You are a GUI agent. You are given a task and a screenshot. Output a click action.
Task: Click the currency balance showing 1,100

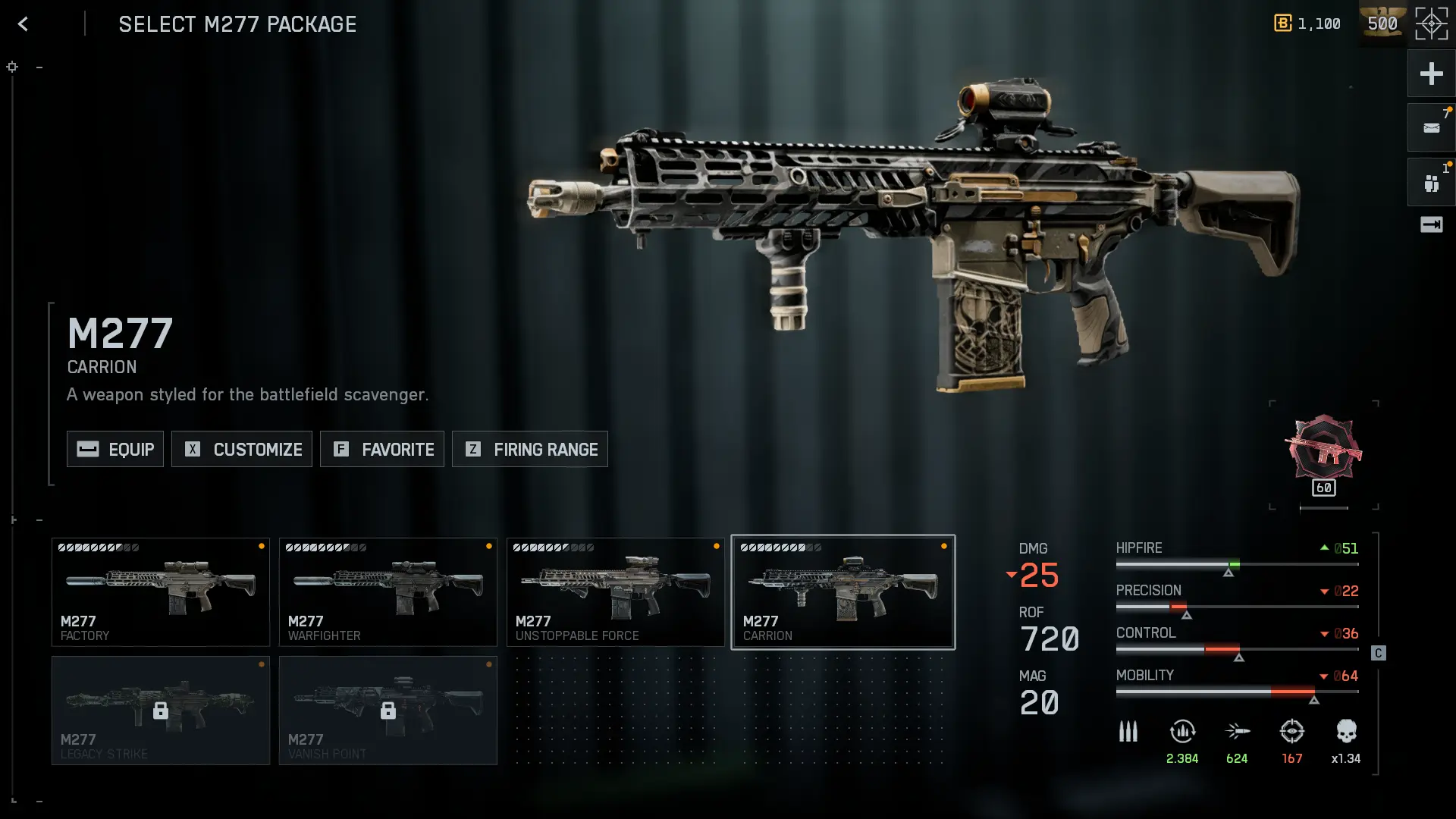click(x=1307, y=24)
